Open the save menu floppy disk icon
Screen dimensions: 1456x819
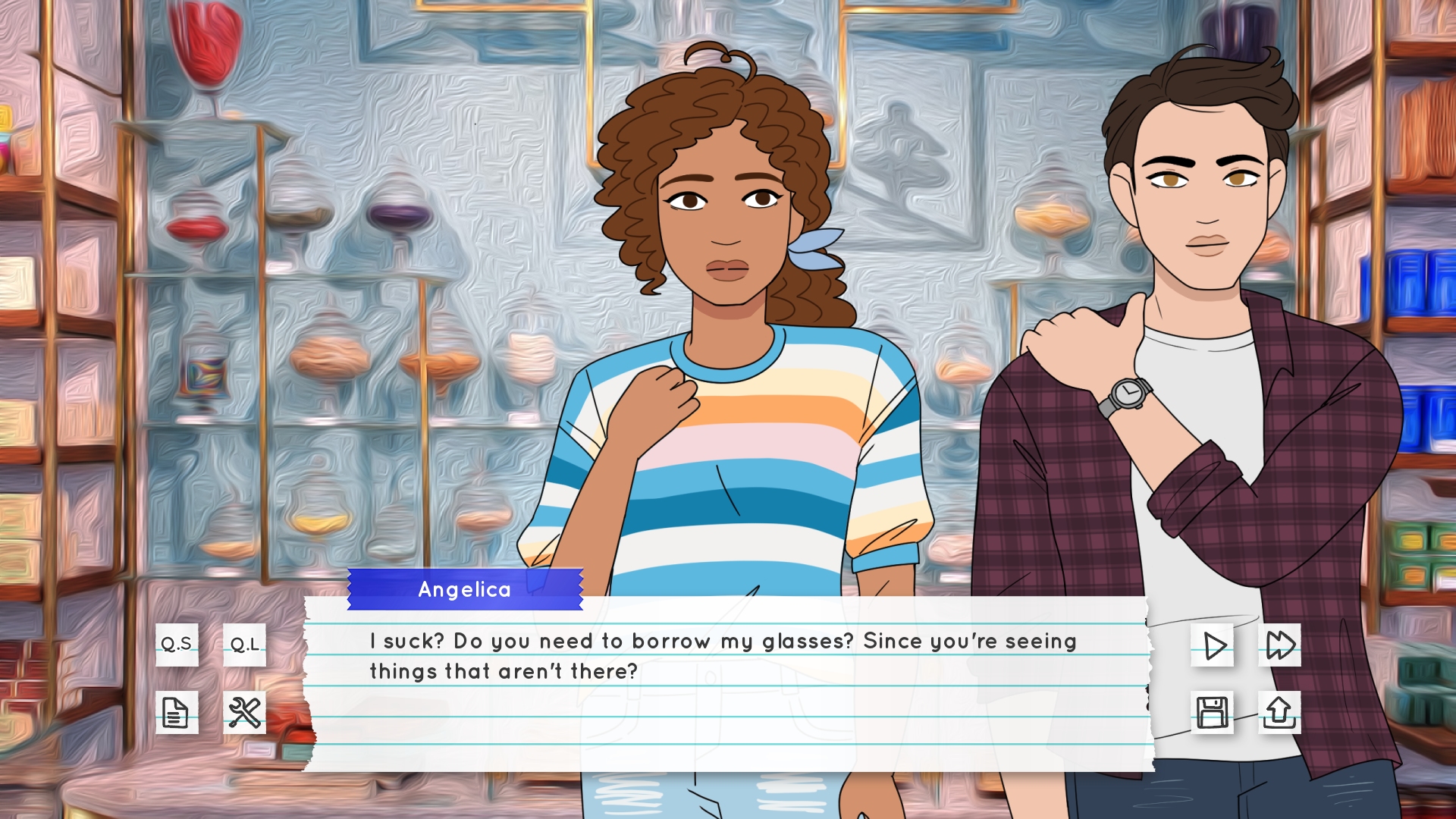[1212, 712]
